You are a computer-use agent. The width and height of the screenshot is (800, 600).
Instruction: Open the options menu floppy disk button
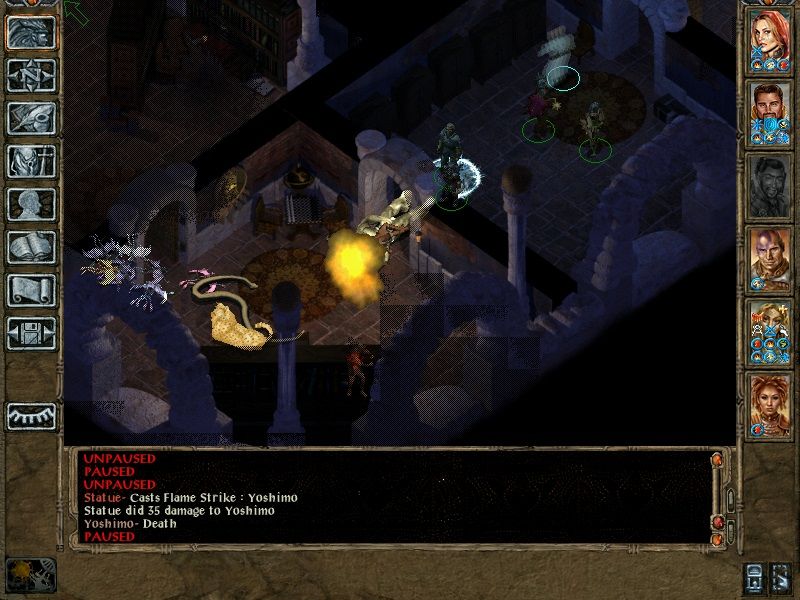(x=31, y=332)
